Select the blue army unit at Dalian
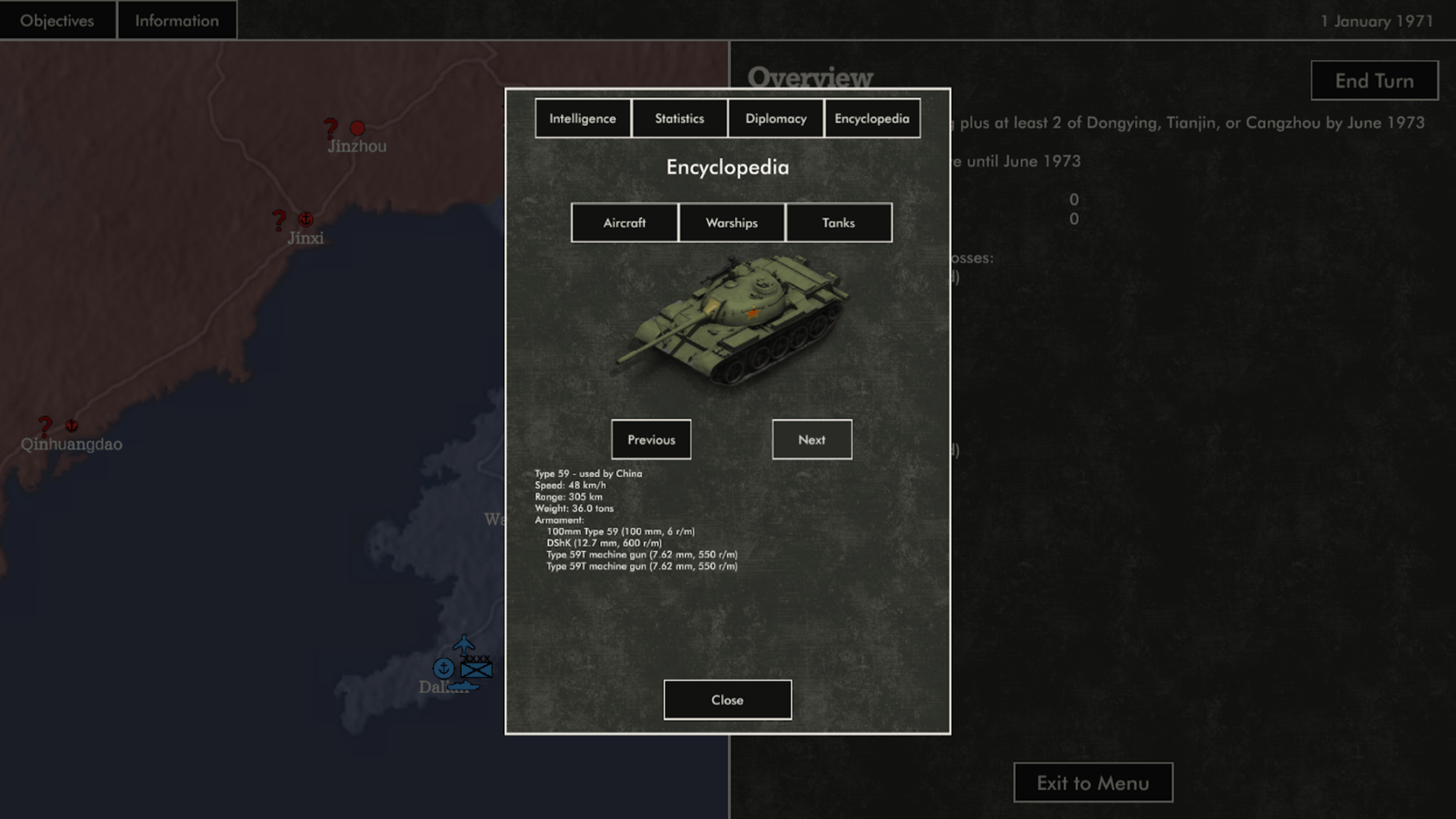Image resolution: width=1456 pixels, height=819 pixels. point(477,668)
